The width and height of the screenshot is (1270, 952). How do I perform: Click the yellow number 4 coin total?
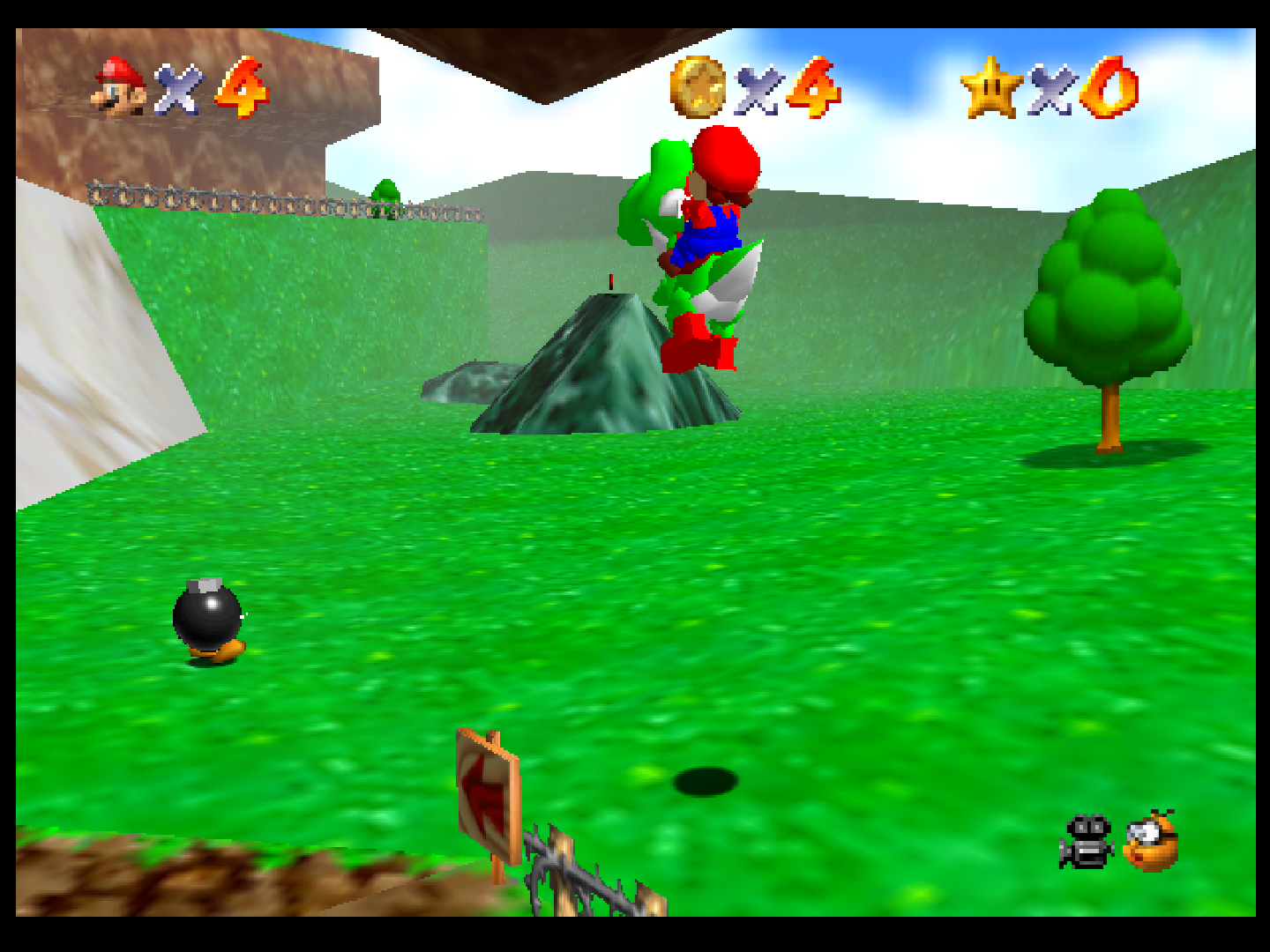point(811,86)
